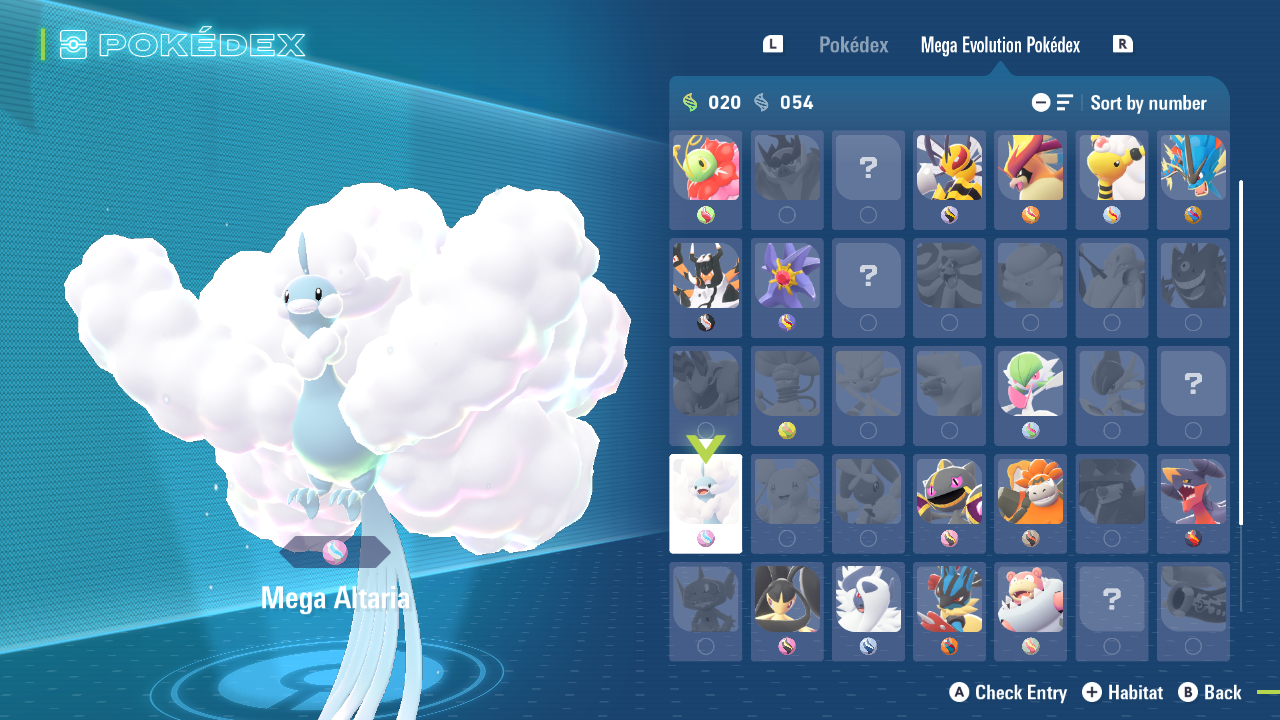Open the Sort by number option
Viewport: 1280px width, 720px height.
click(x=1147, y=103)
